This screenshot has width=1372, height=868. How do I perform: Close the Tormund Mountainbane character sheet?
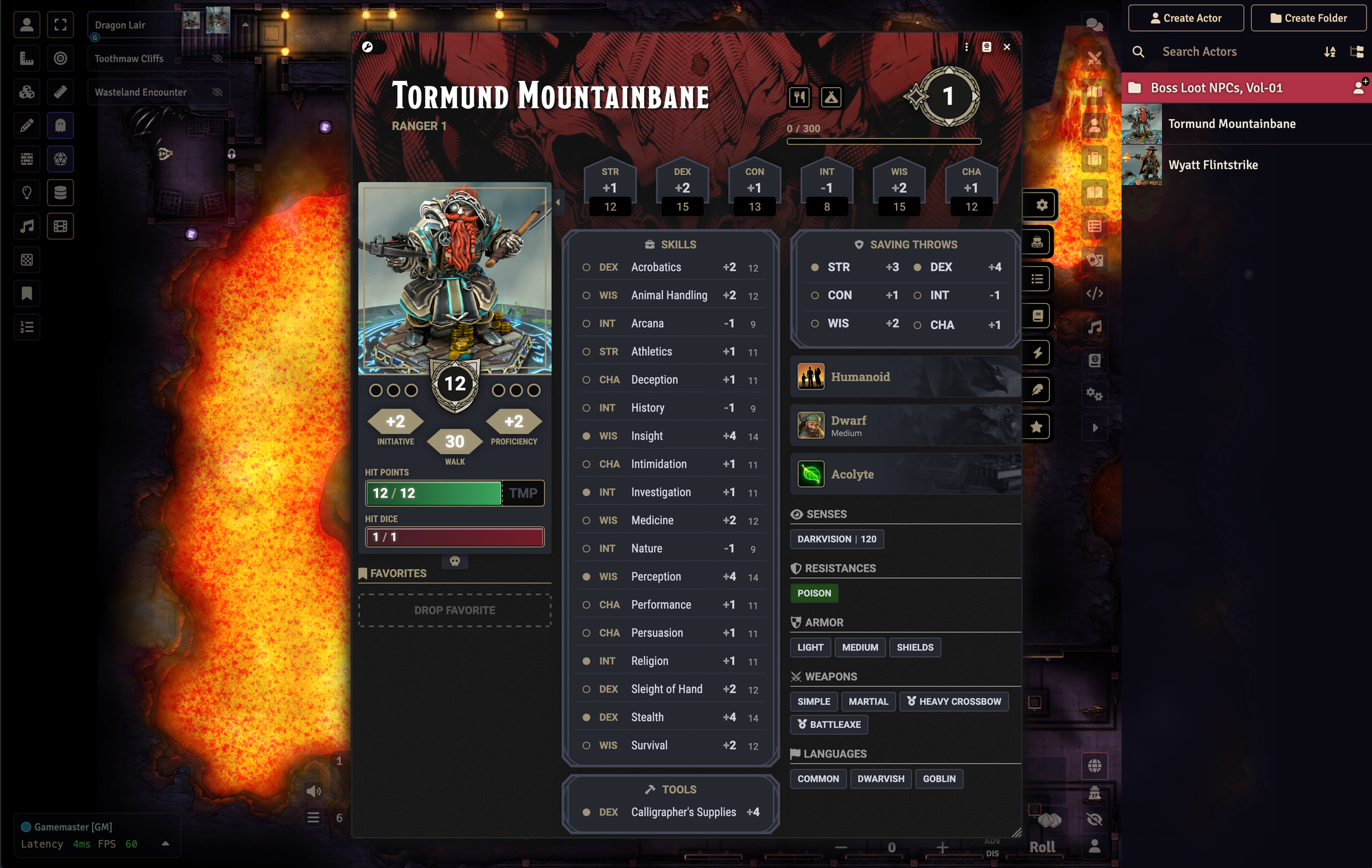(1006, 47)
